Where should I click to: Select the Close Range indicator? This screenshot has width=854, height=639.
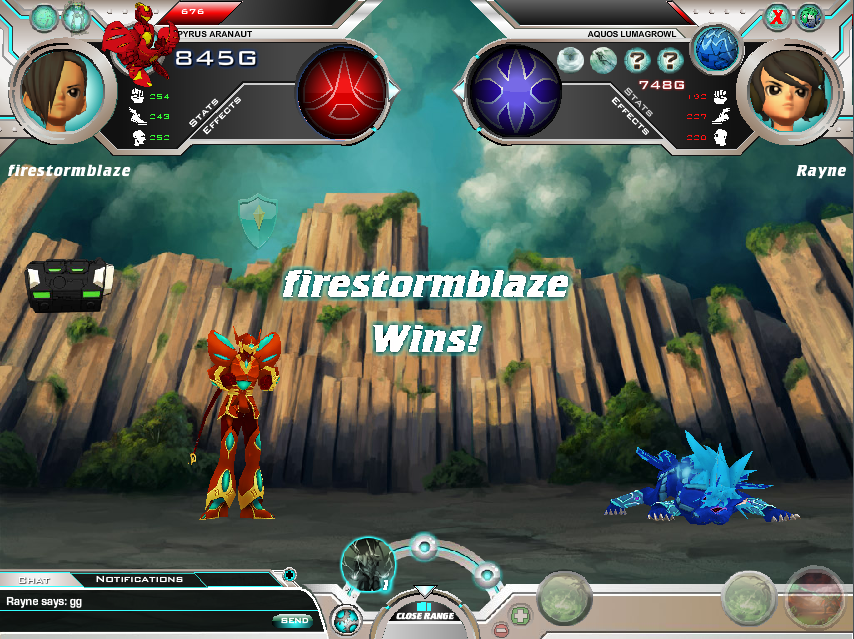(424, 611)
